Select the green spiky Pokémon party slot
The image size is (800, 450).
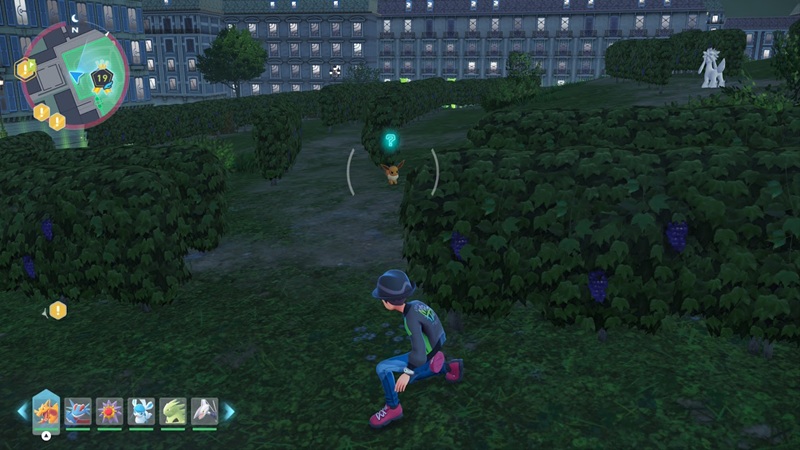173,411
